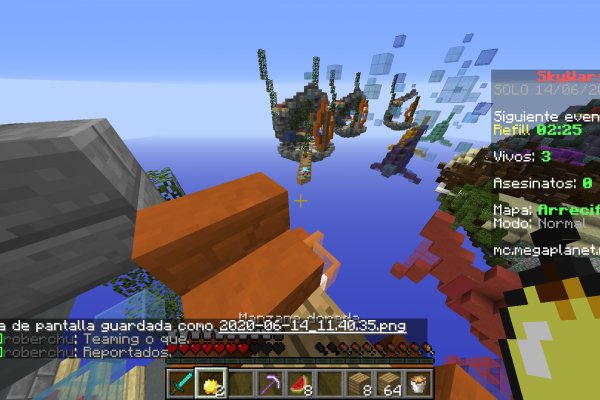
Task: Select the diamond sword hotbar slot
Action: point(181,381)
